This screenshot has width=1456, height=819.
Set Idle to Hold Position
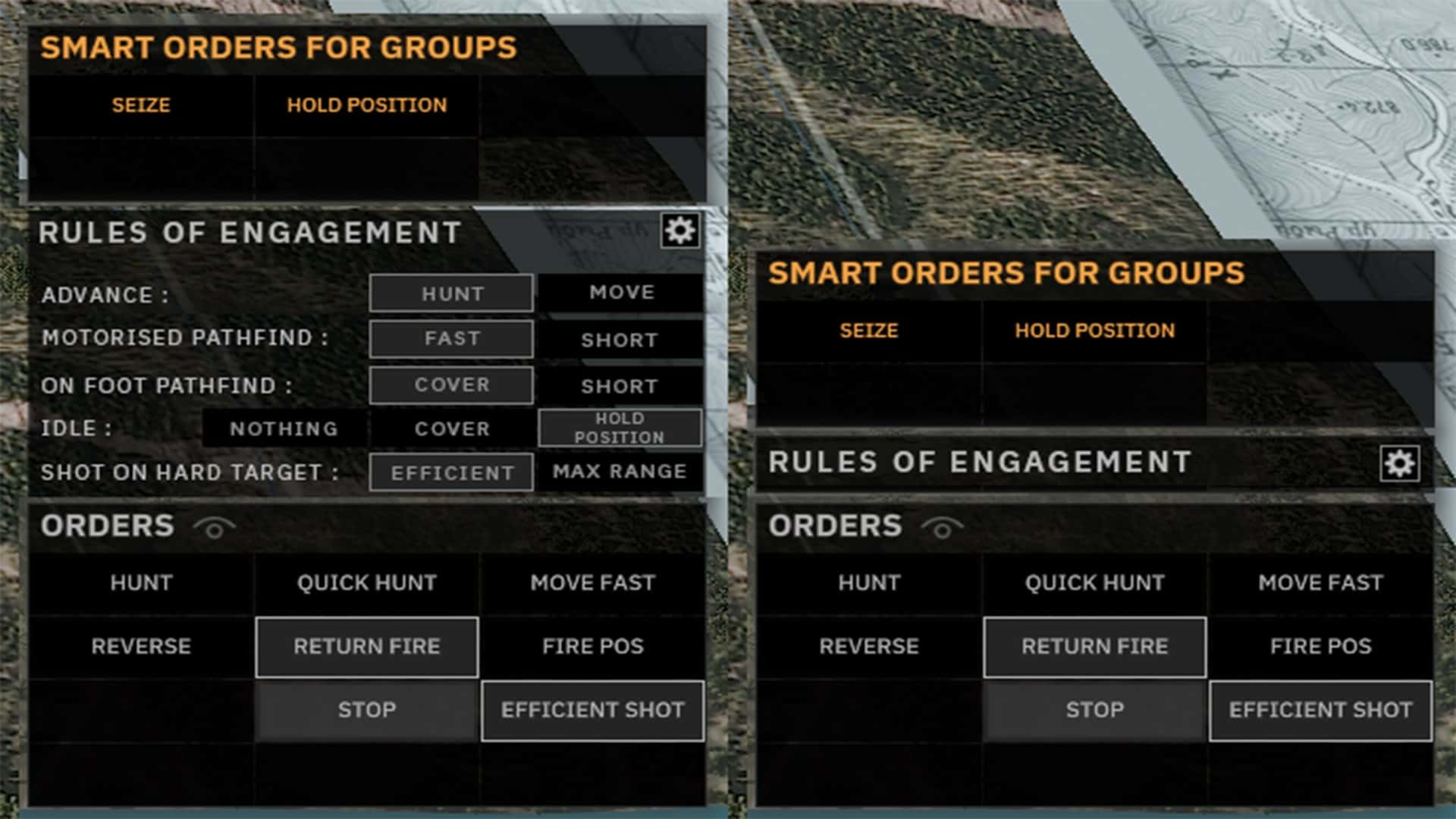(x=620, y=427)
